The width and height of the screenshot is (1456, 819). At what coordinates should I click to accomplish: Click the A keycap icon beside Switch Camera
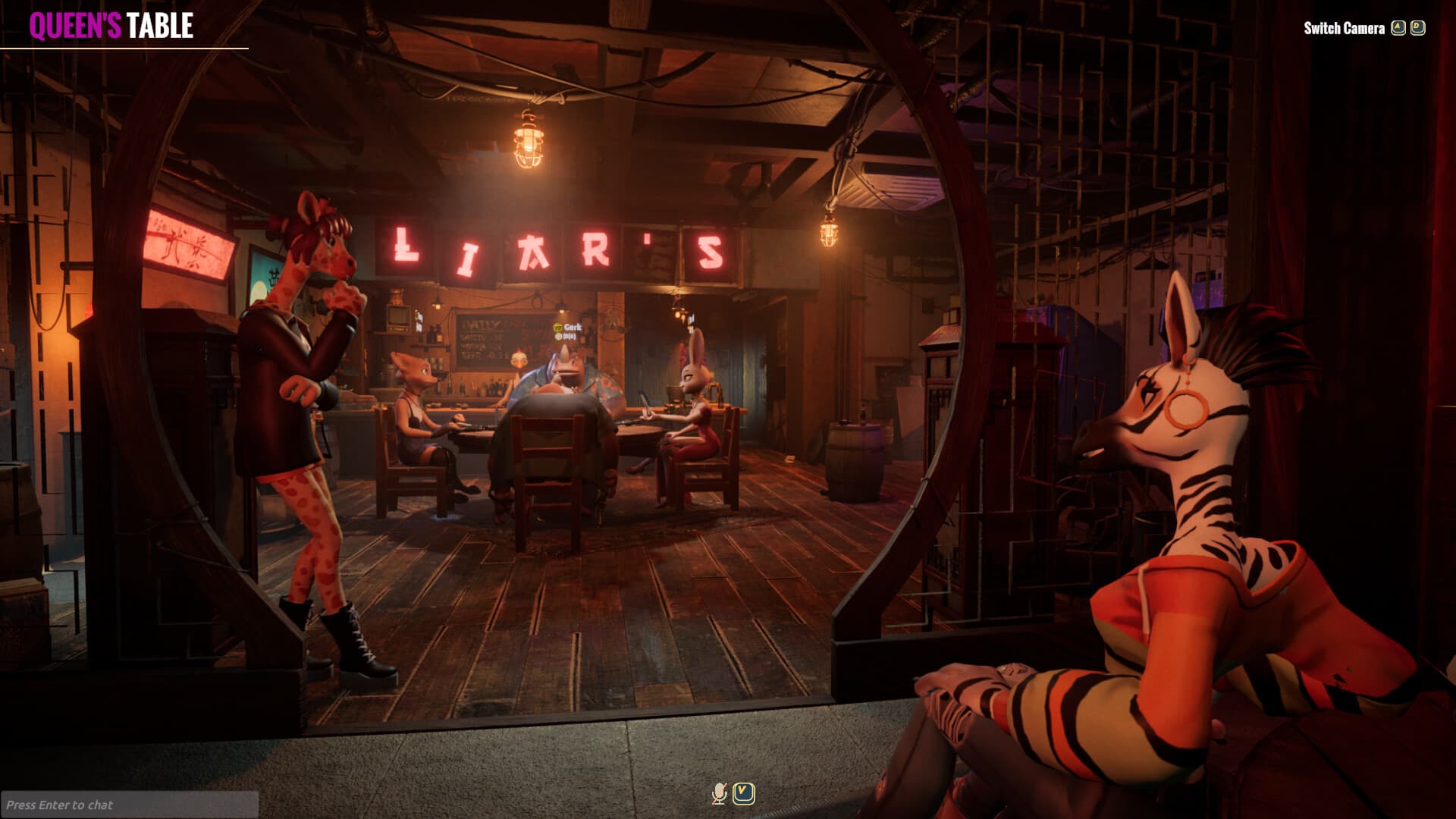tap(1398, 26)
